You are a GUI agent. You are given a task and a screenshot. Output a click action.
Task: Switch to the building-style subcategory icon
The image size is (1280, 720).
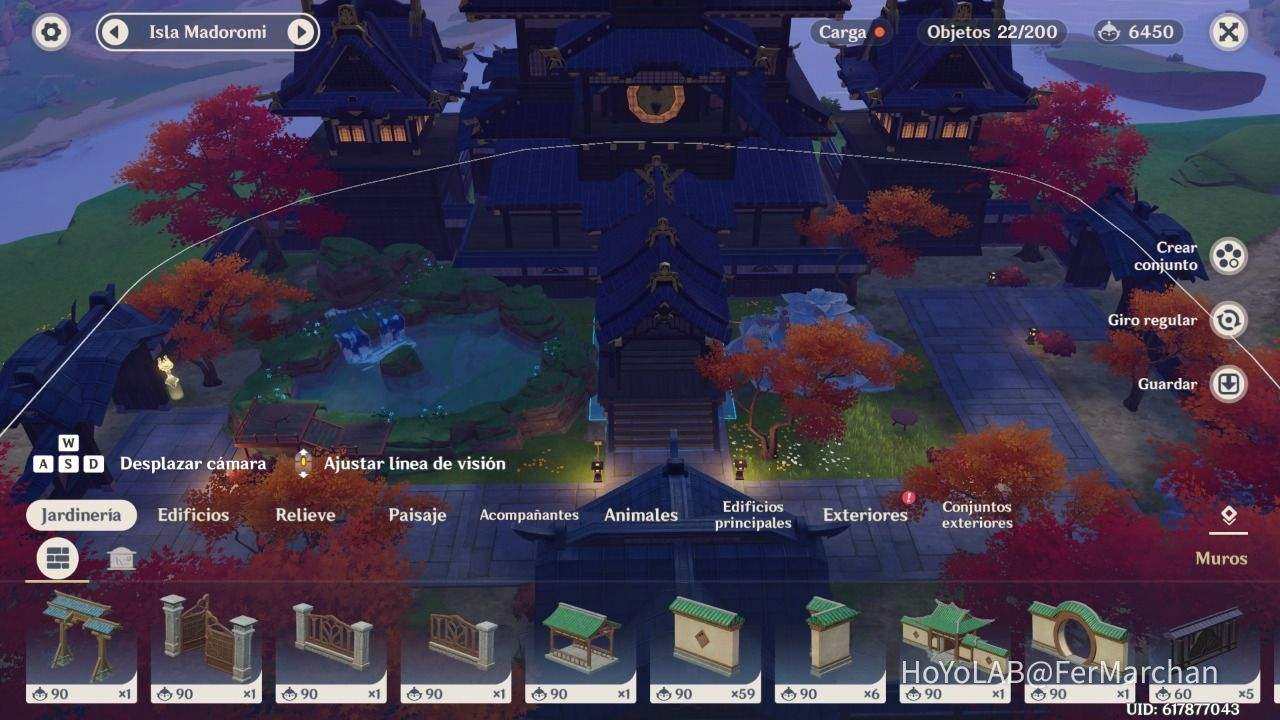tap(120, 558)
